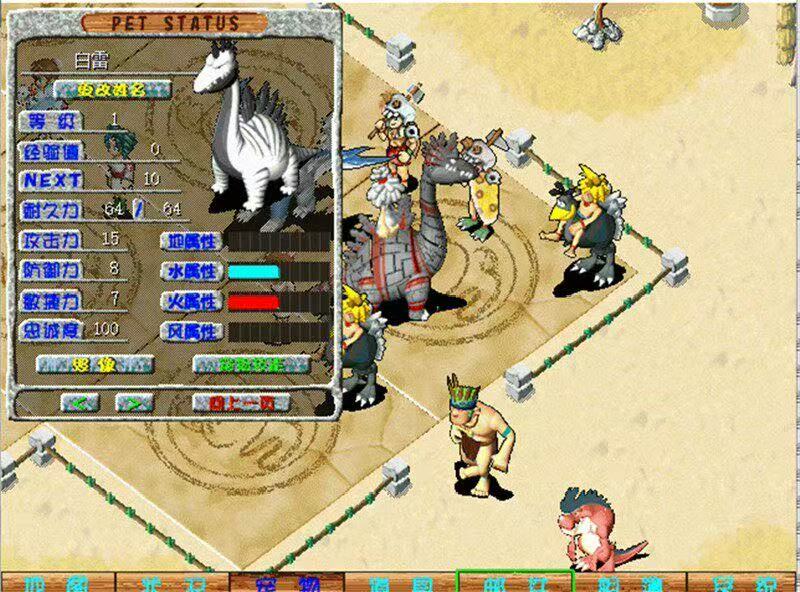Return with the red 回上一页 button

(240, 403)
